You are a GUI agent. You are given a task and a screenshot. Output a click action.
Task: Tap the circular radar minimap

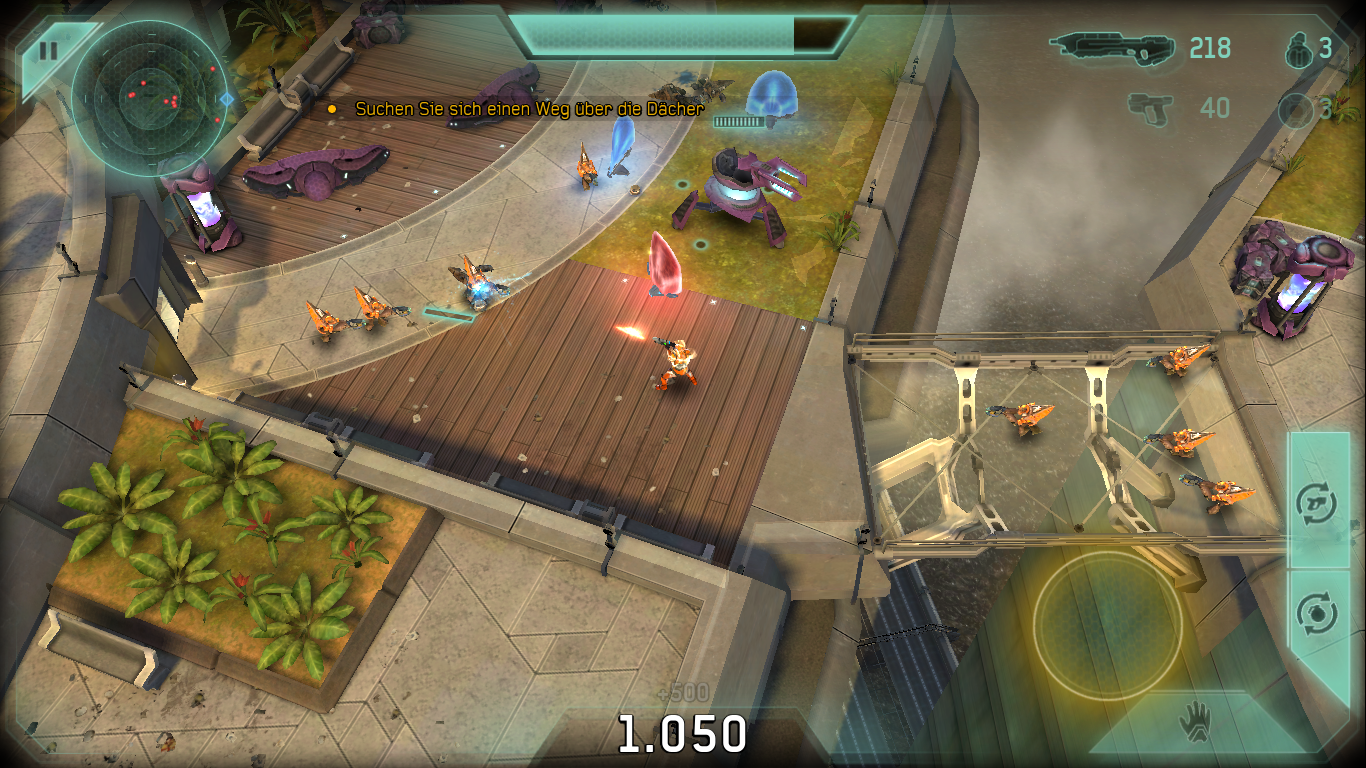[x=147, y=98]
